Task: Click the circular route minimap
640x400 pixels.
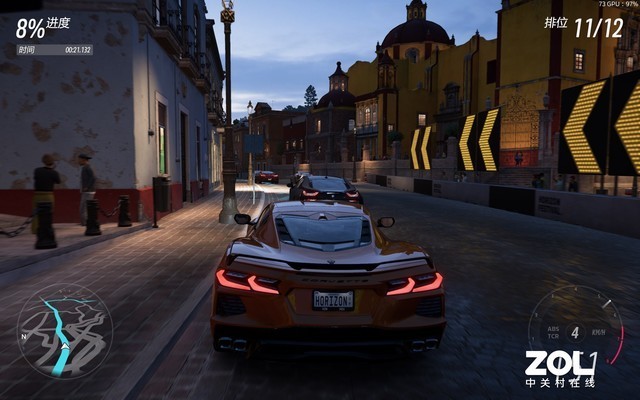Action: point(65,331)
